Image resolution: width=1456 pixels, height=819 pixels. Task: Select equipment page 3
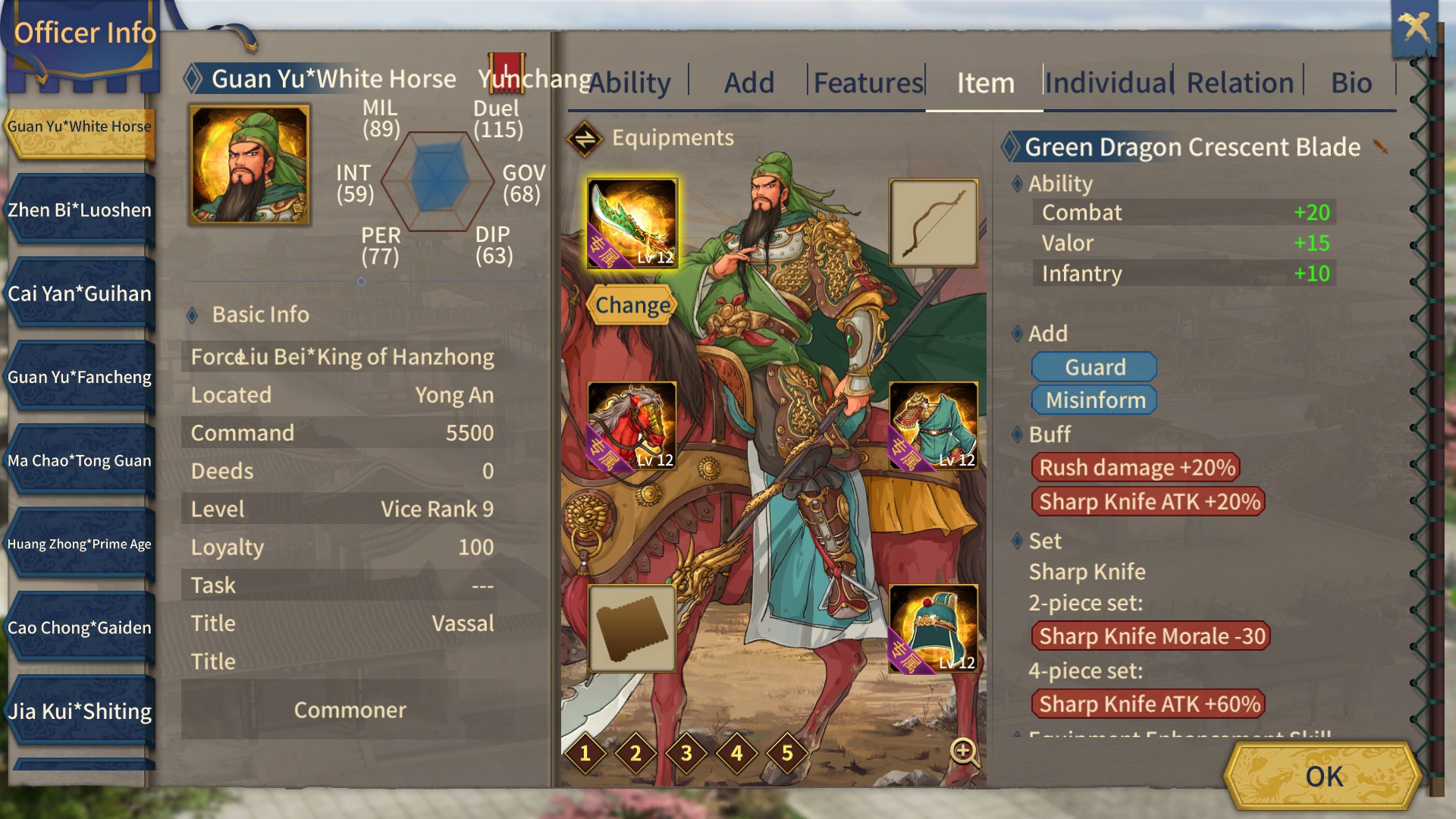point(686,753)
